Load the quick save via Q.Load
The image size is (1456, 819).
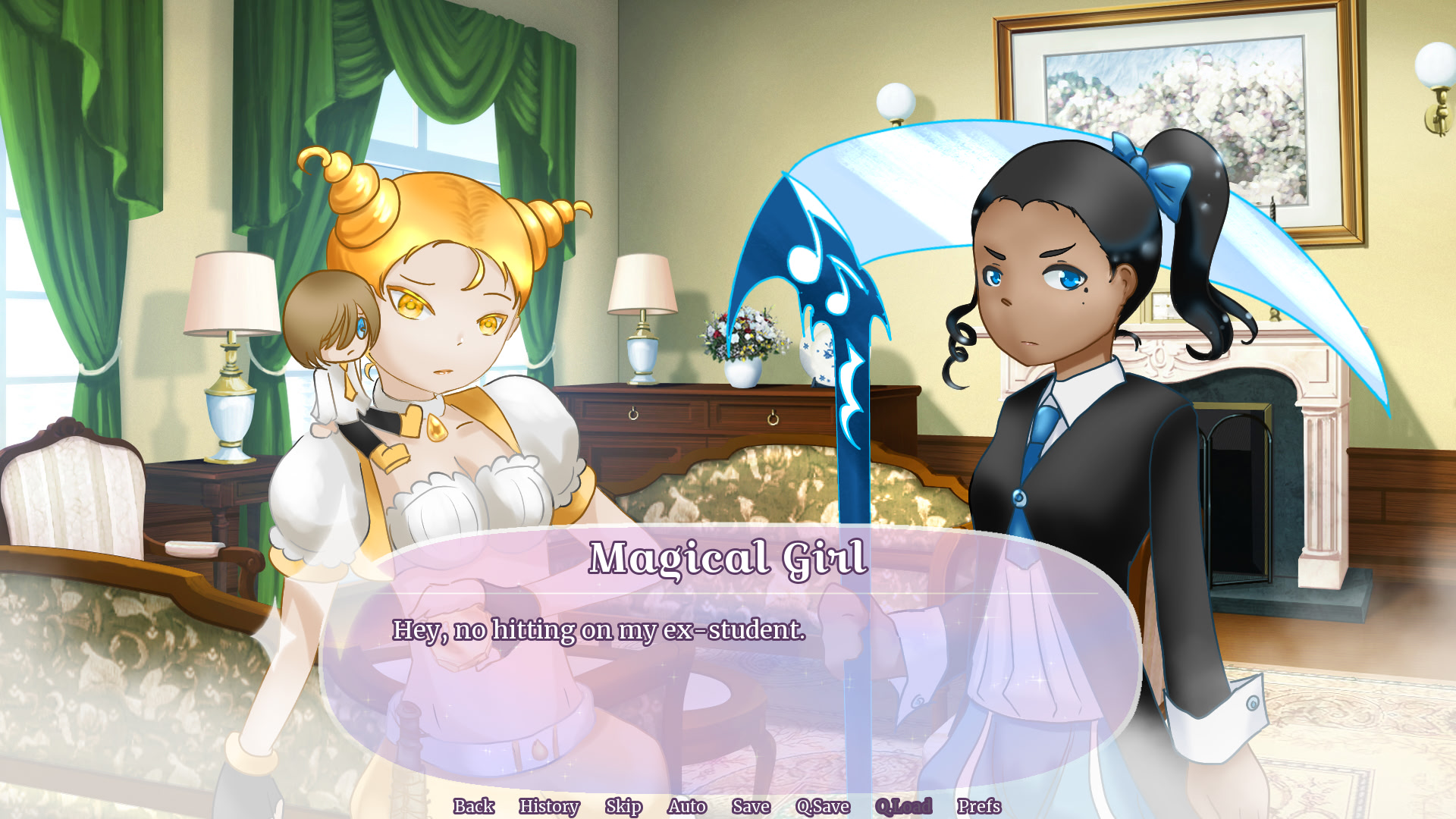pos(904,807)
